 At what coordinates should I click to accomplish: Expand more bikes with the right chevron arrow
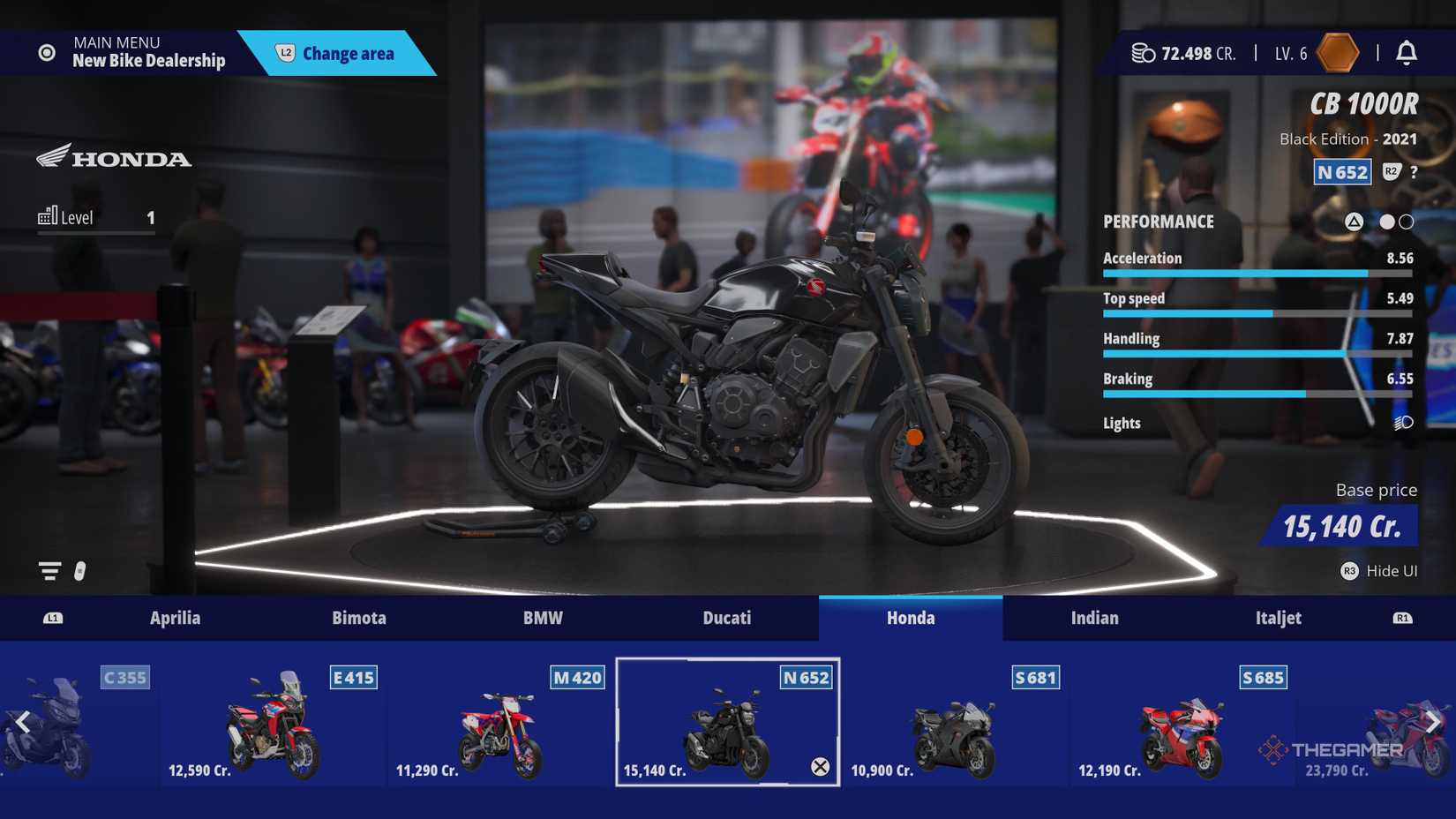[1435, 722]
